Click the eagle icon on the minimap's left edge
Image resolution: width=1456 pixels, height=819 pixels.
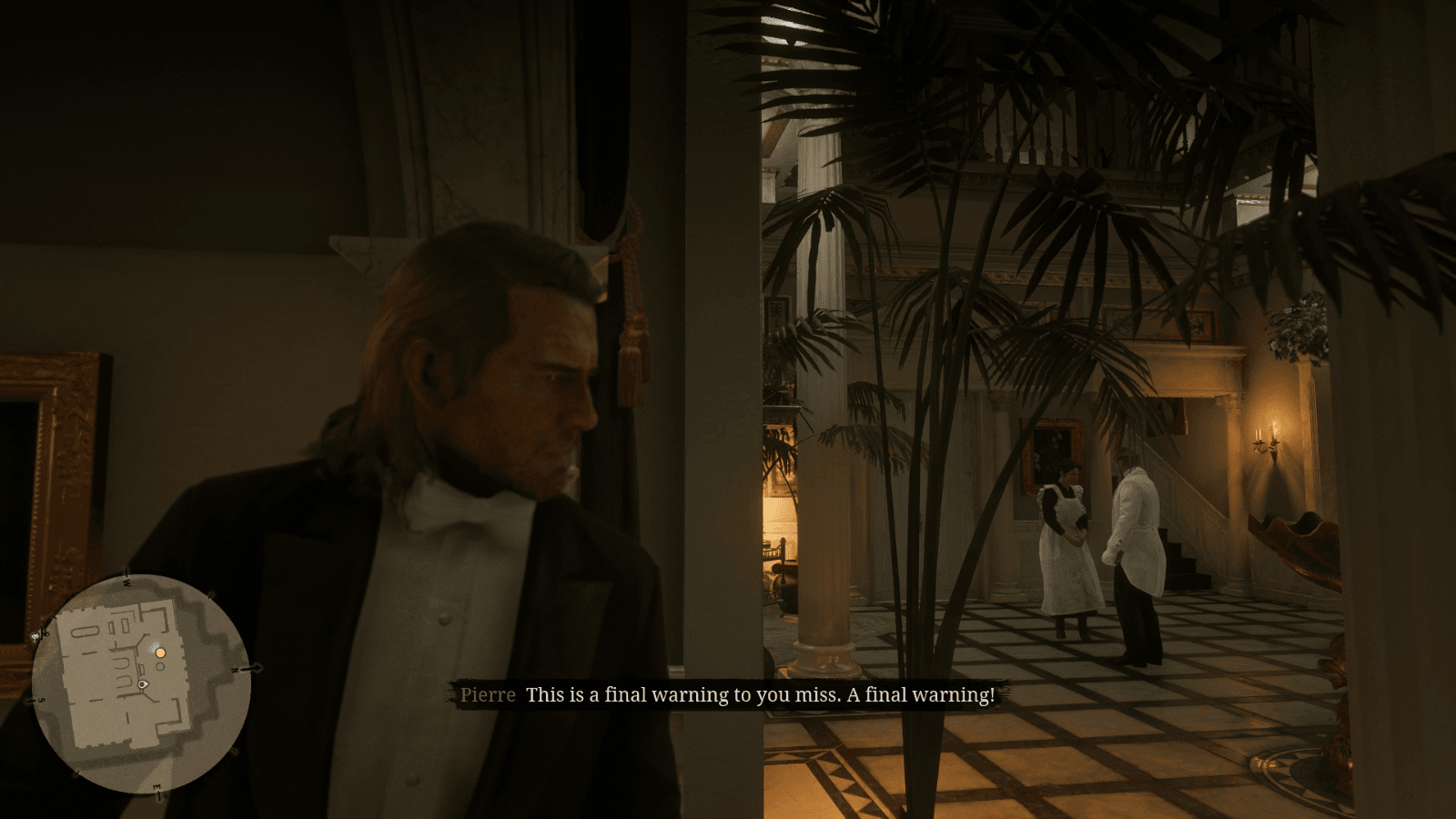click(35, 636)
